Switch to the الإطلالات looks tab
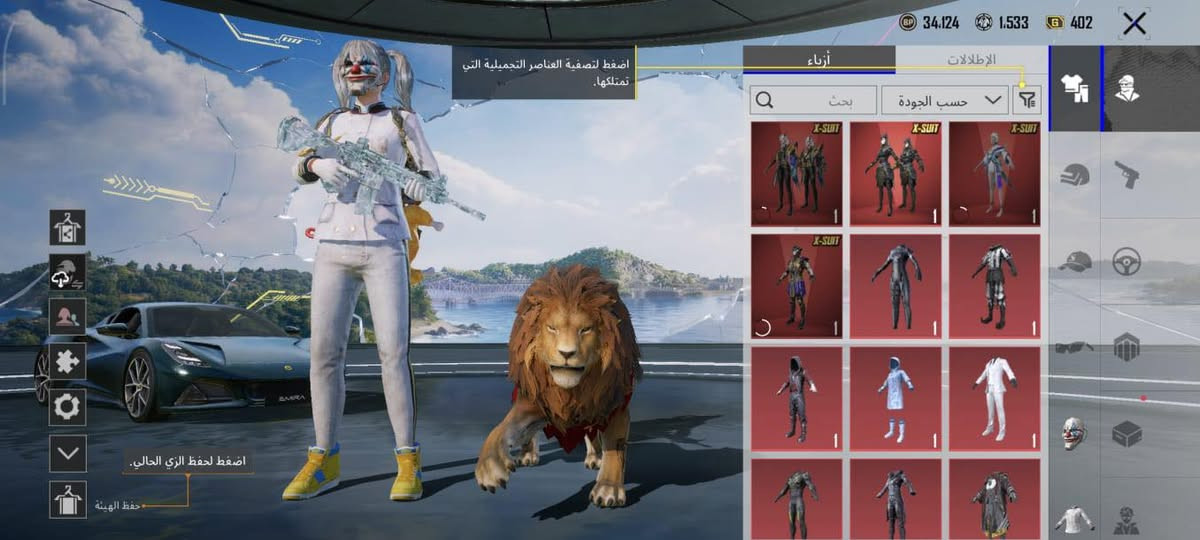Viewport: 1200px width, 540px height. 970,60
